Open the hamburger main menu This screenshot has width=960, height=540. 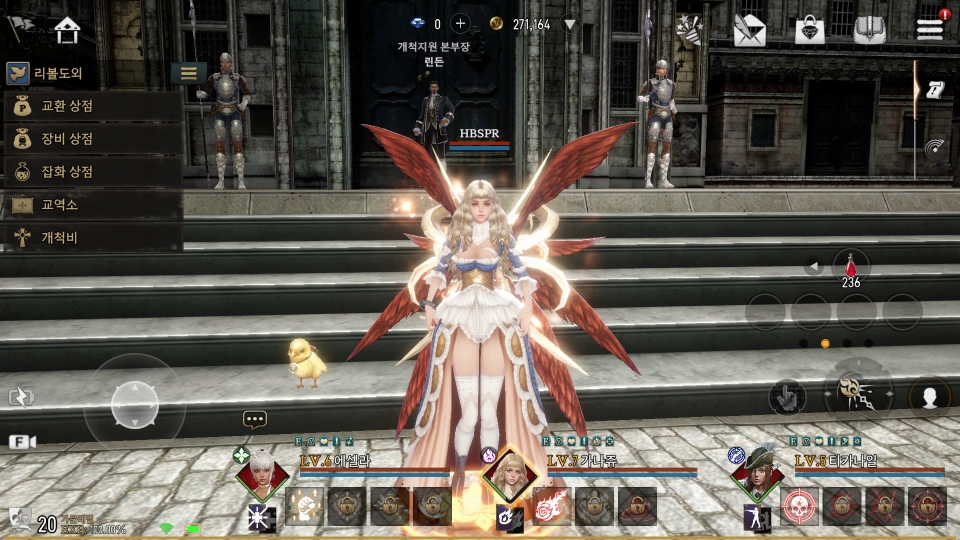coord(930,29)
